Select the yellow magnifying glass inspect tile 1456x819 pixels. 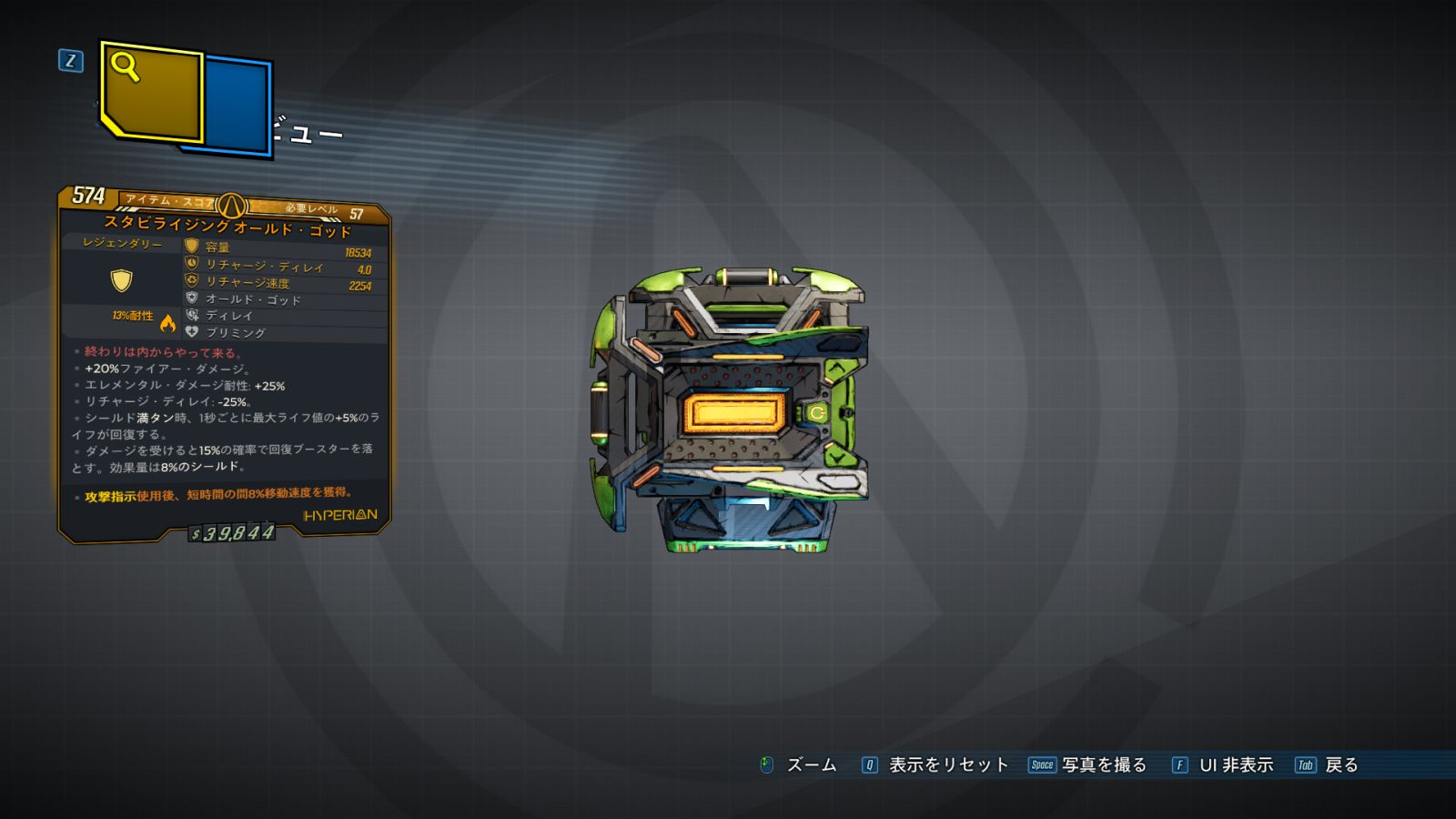(151, 92)
